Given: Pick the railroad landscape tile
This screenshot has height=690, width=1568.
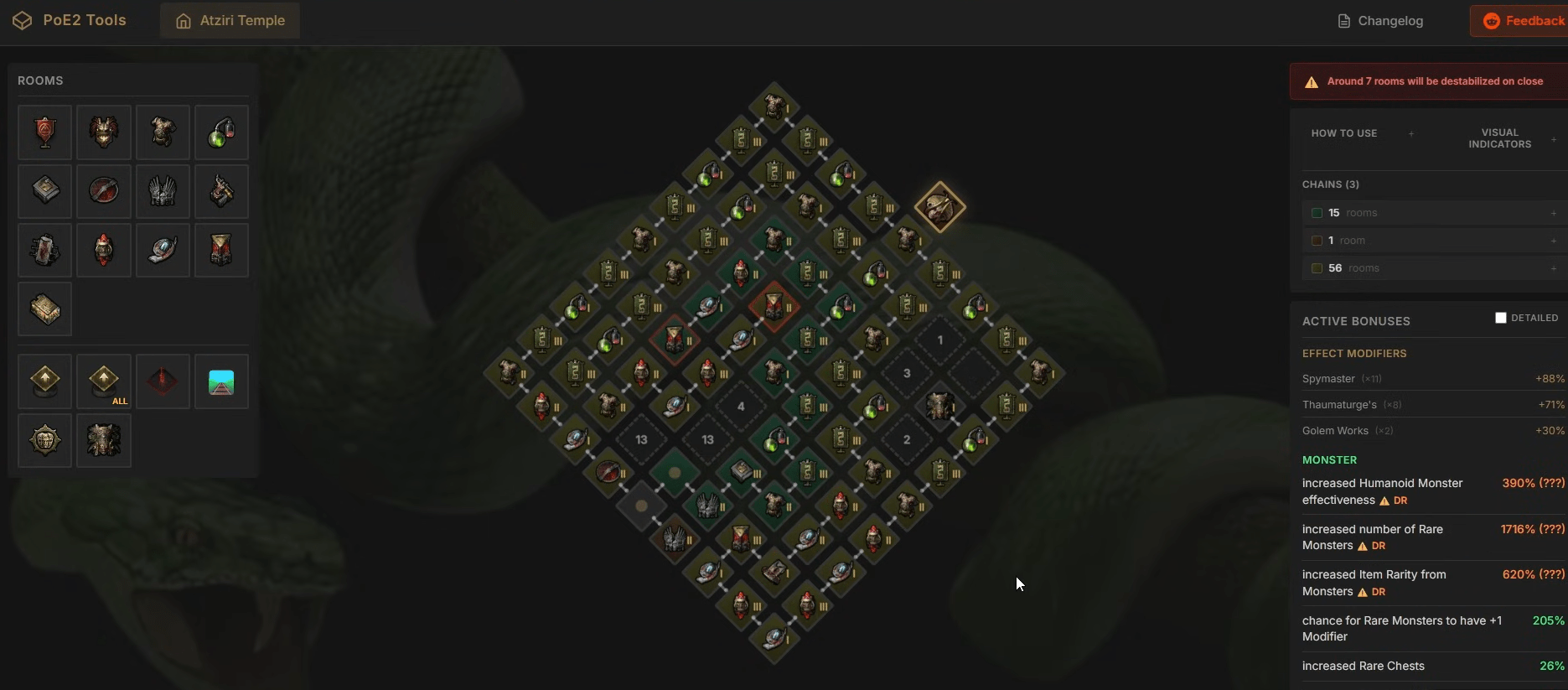Looking at the screenshot, I should point(221,382).
